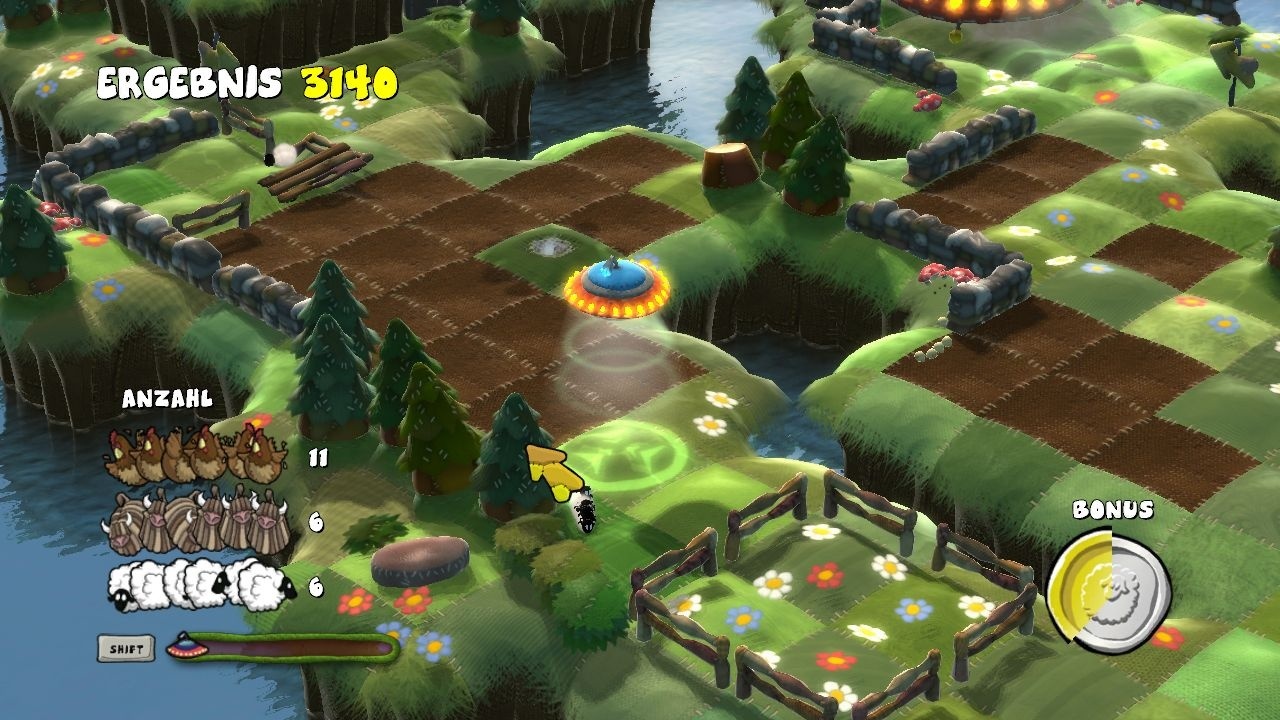Click the green boost progress bar

[290, 645]
